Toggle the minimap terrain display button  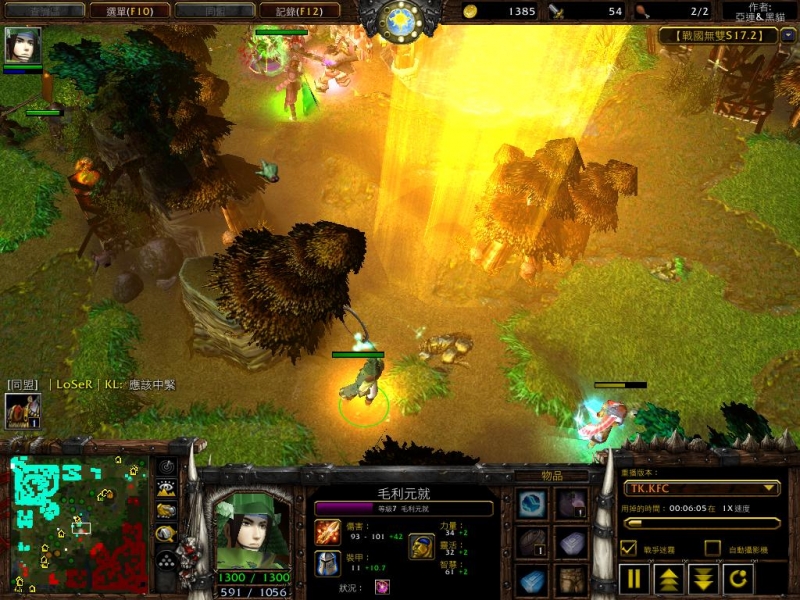(x=166, y=488)
